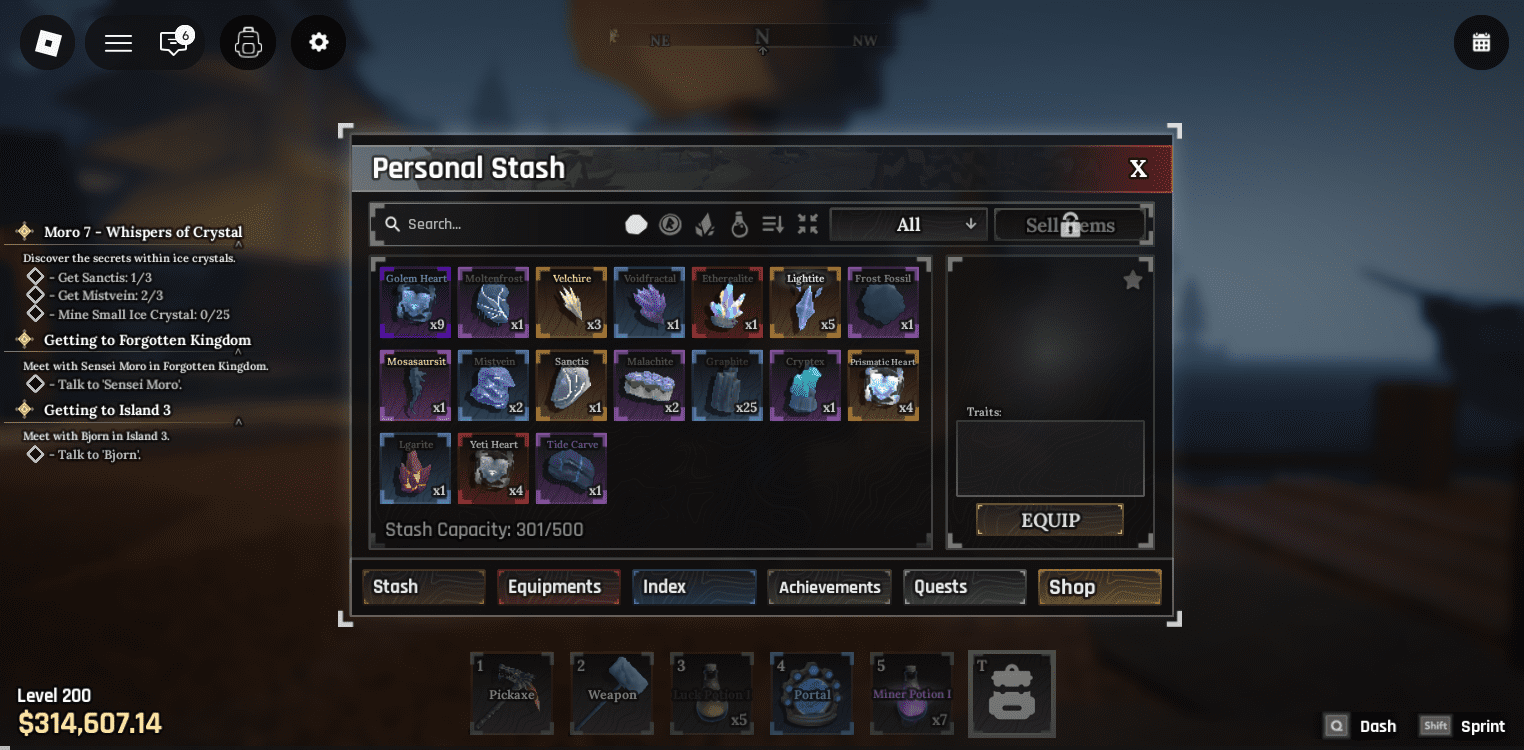Viewport: 1524px width, 750px height.
Task: Toggle the favorite star on item preview
Action: (1132, 280)
